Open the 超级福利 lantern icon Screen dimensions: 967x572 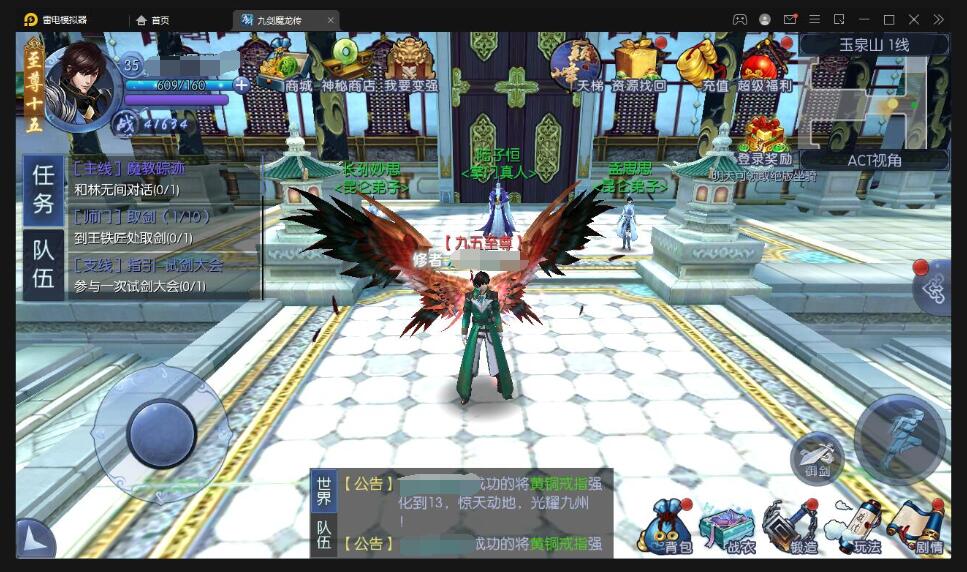pos(764,68)
